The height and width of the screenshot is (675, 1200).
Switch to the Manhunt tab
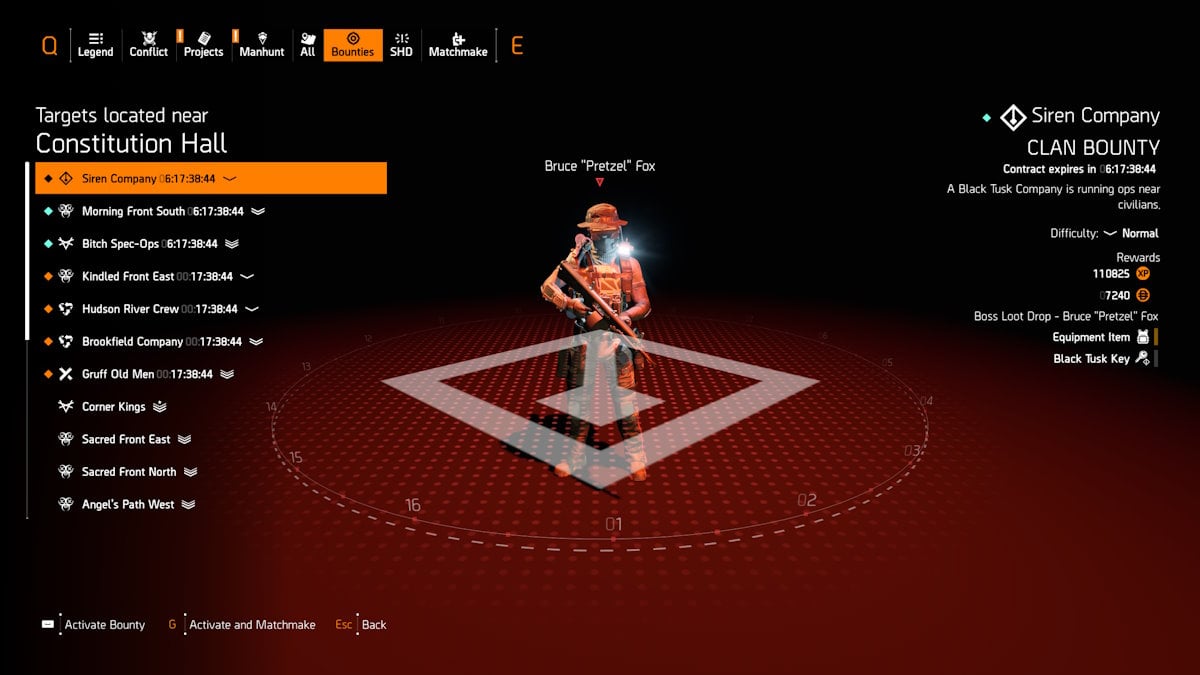262,45
